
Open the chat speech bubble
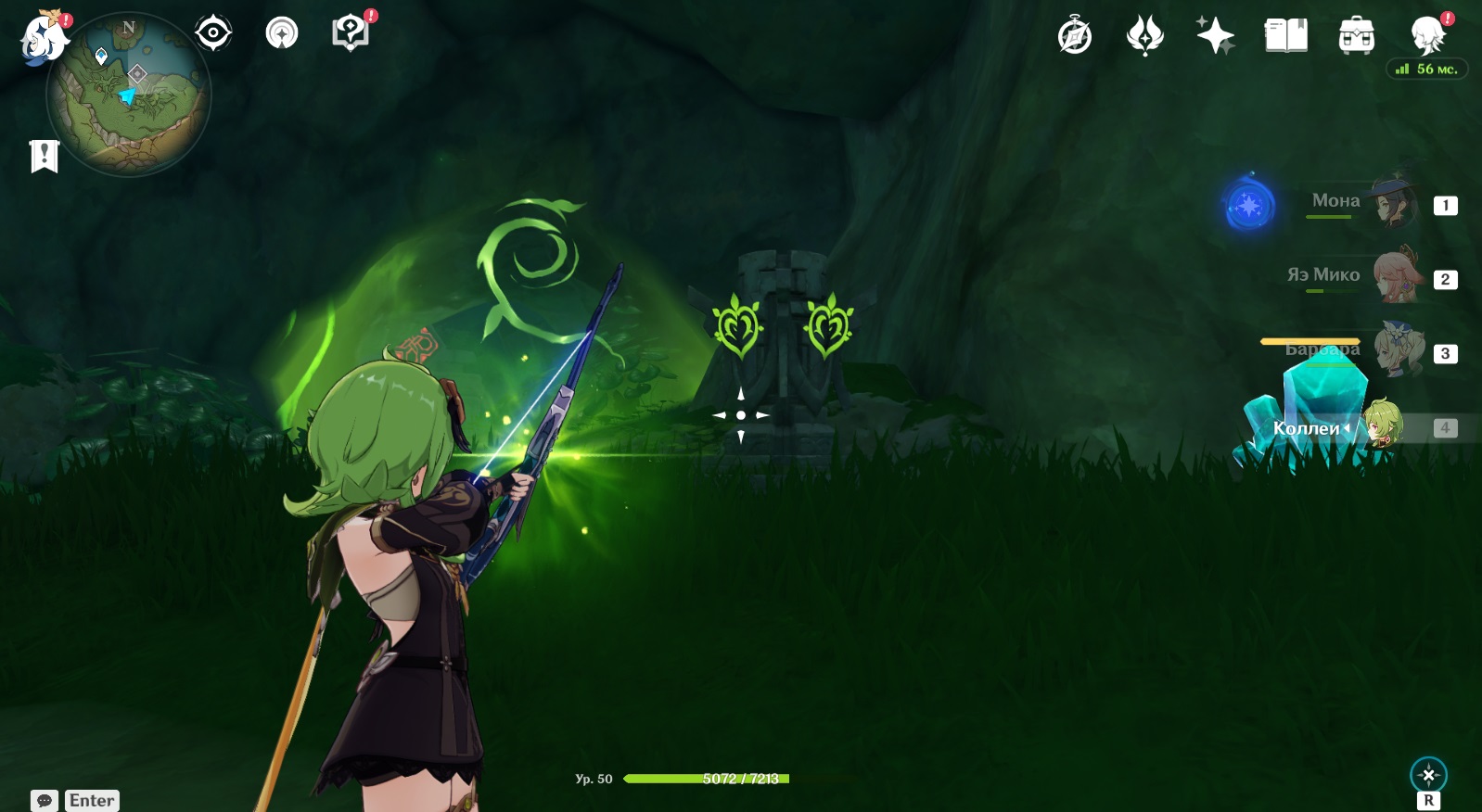tap(45, 801)
